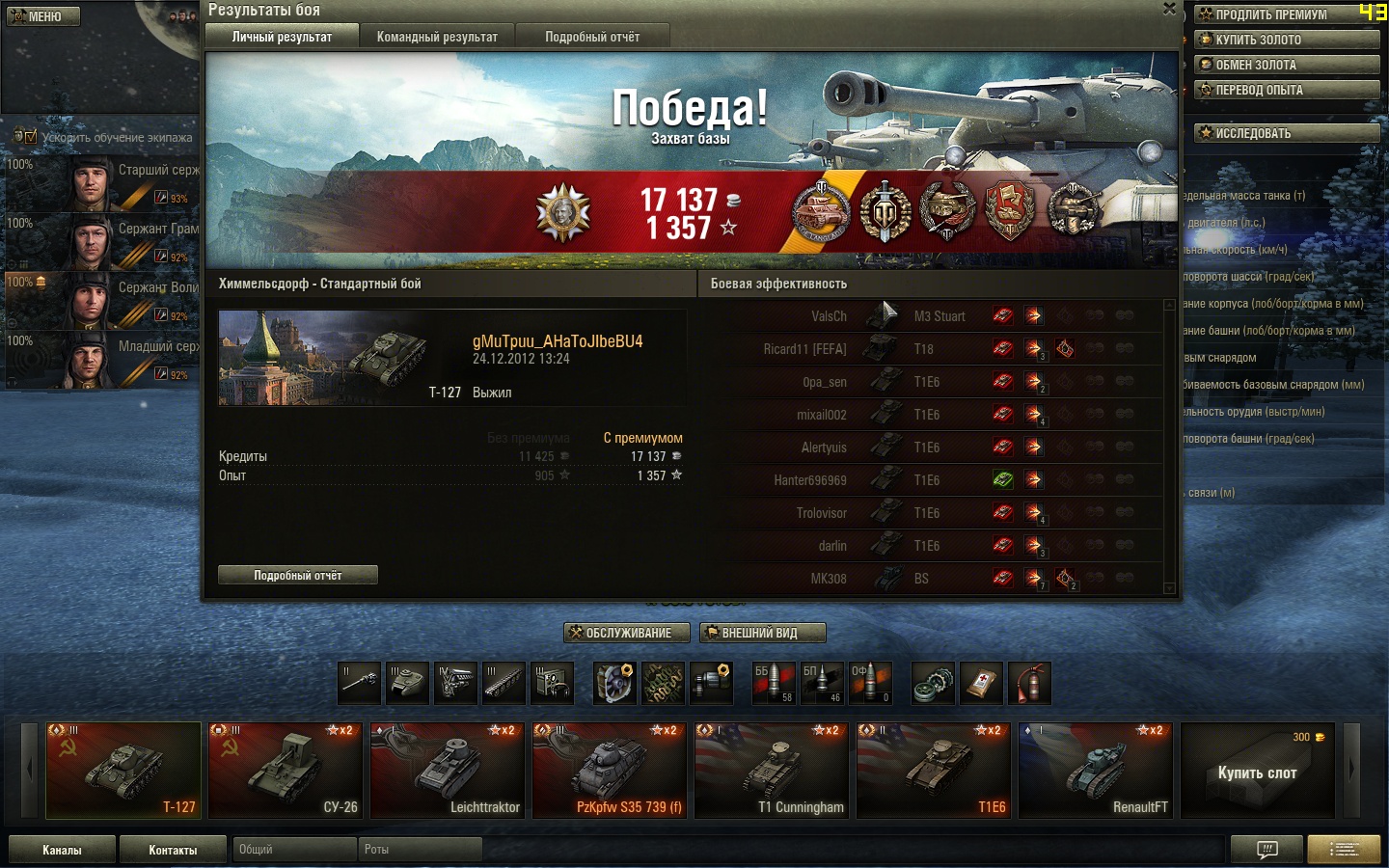The width and height of the screenshot is (1389, 868).
Task: Select the Личный результат tab
Action: pyautogui.click(x=282, y=37)
